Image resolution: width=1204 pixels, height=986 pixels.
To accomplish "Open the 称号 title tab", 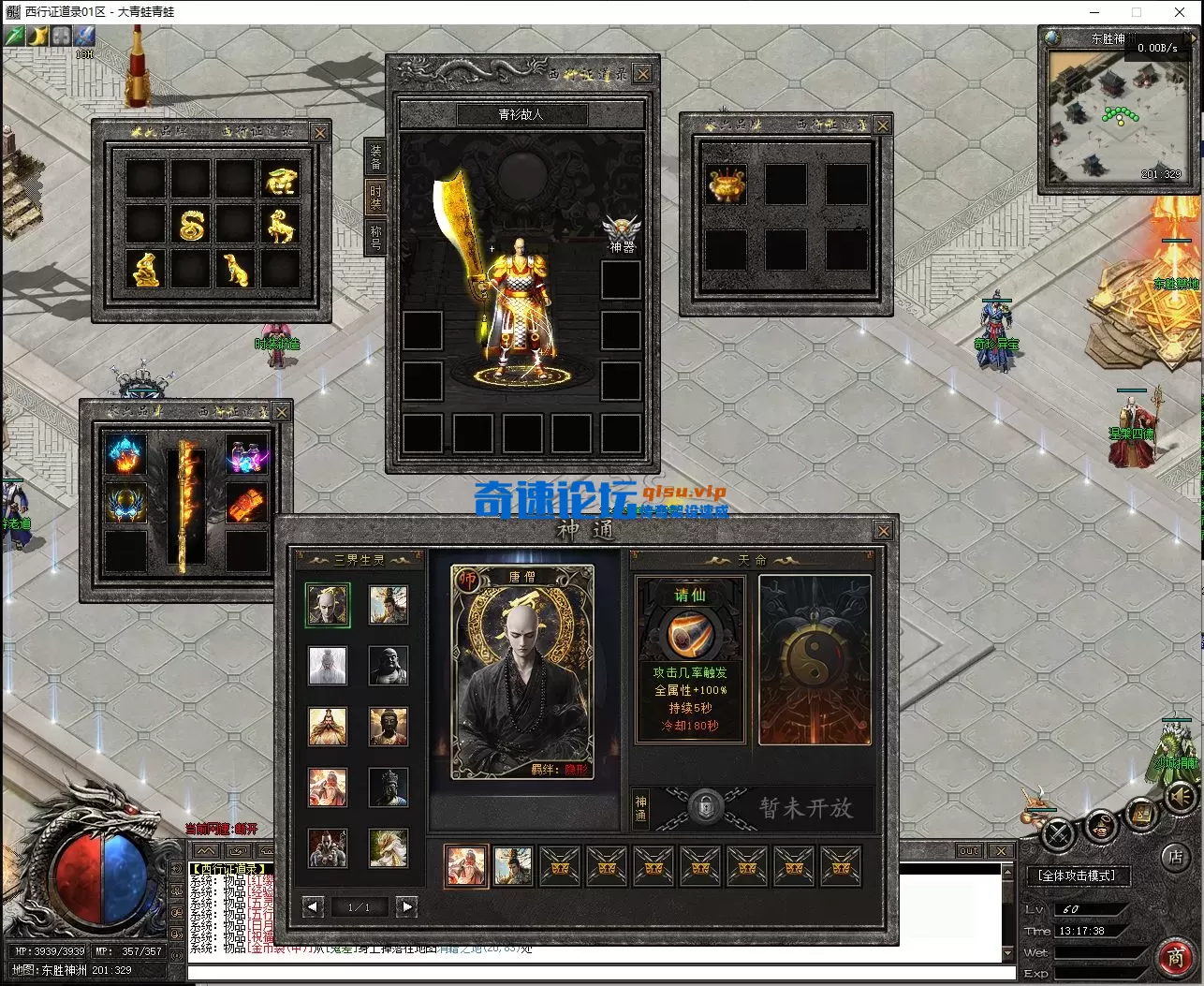I will 375,237.
